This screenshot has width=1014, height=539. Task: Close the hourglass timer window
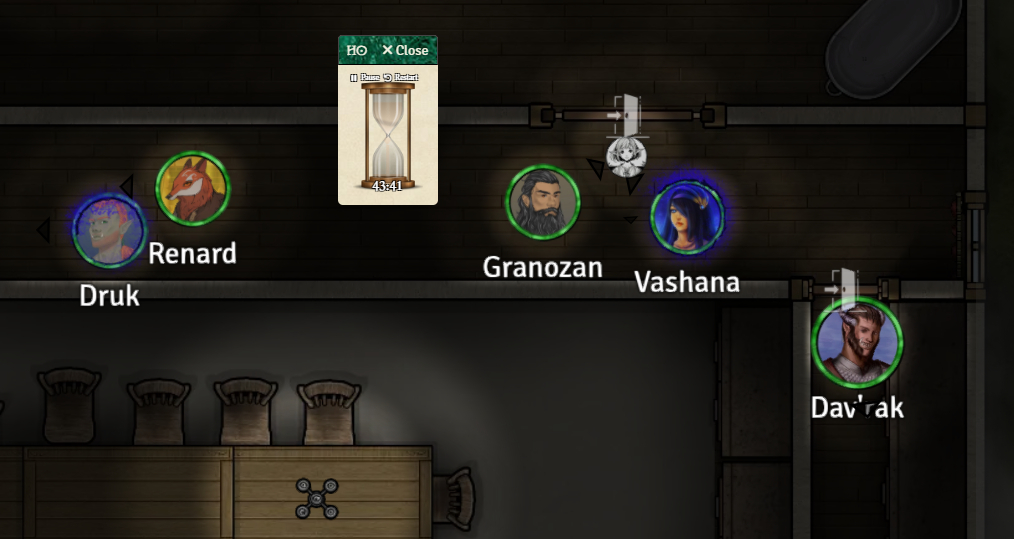[405, 50]
